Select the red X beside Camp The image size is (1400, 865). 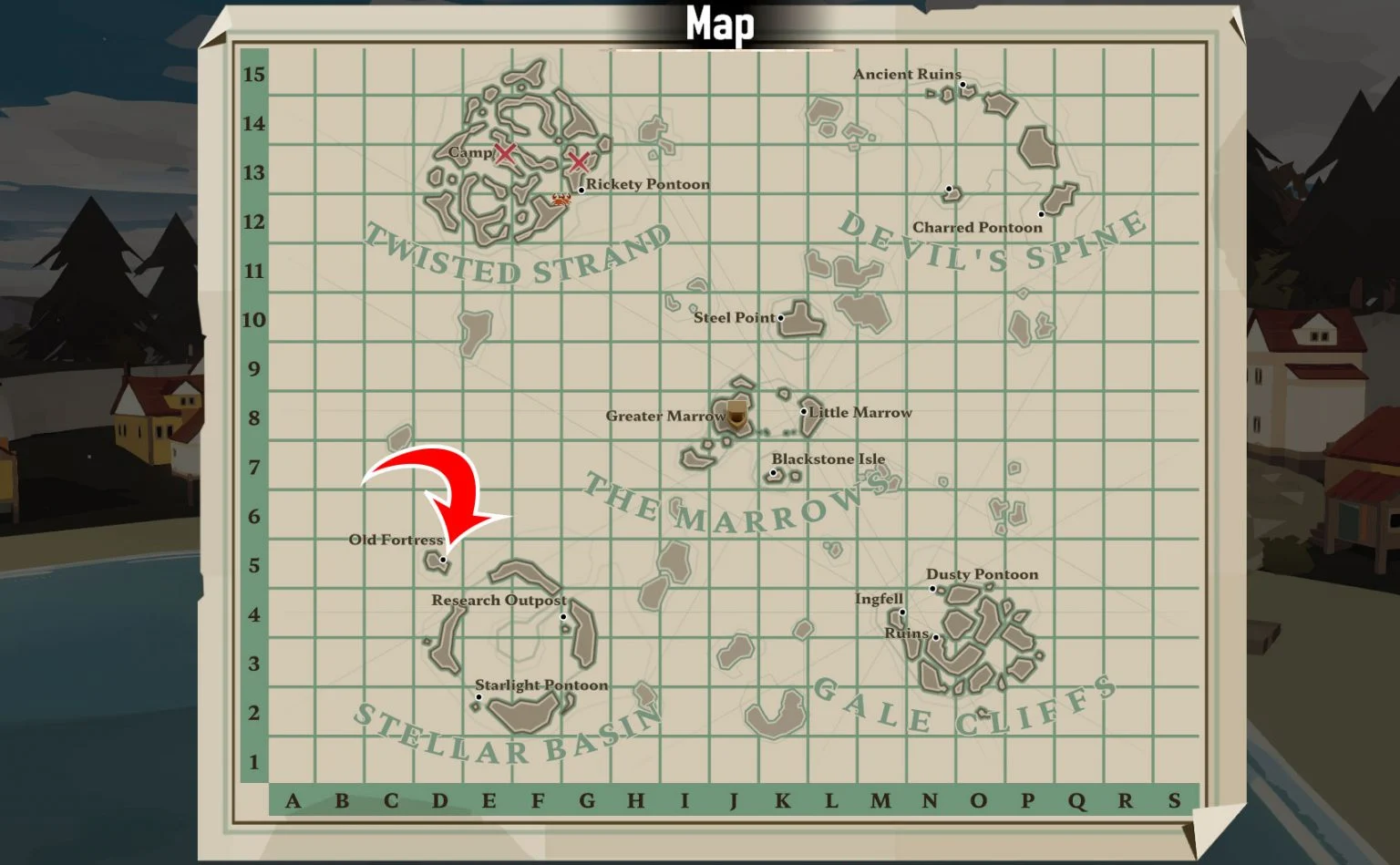(x=507, y=154)
